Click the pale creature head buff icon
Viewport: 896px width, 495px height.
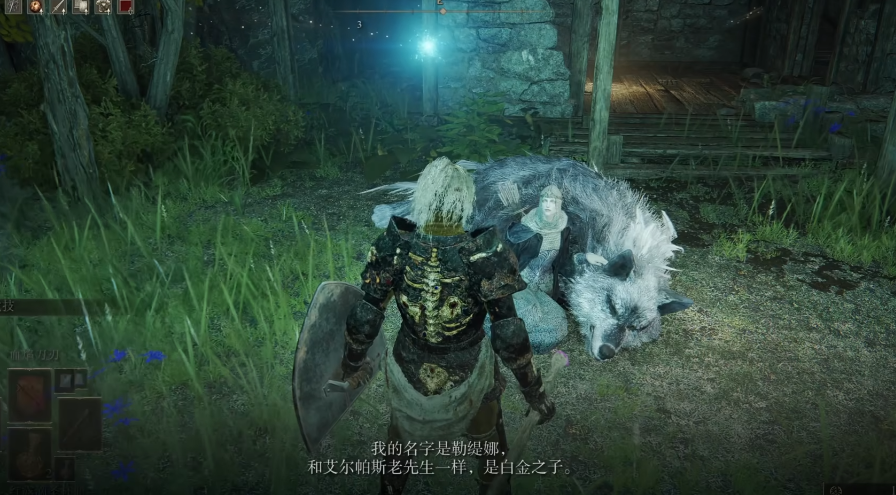point(104,6)
